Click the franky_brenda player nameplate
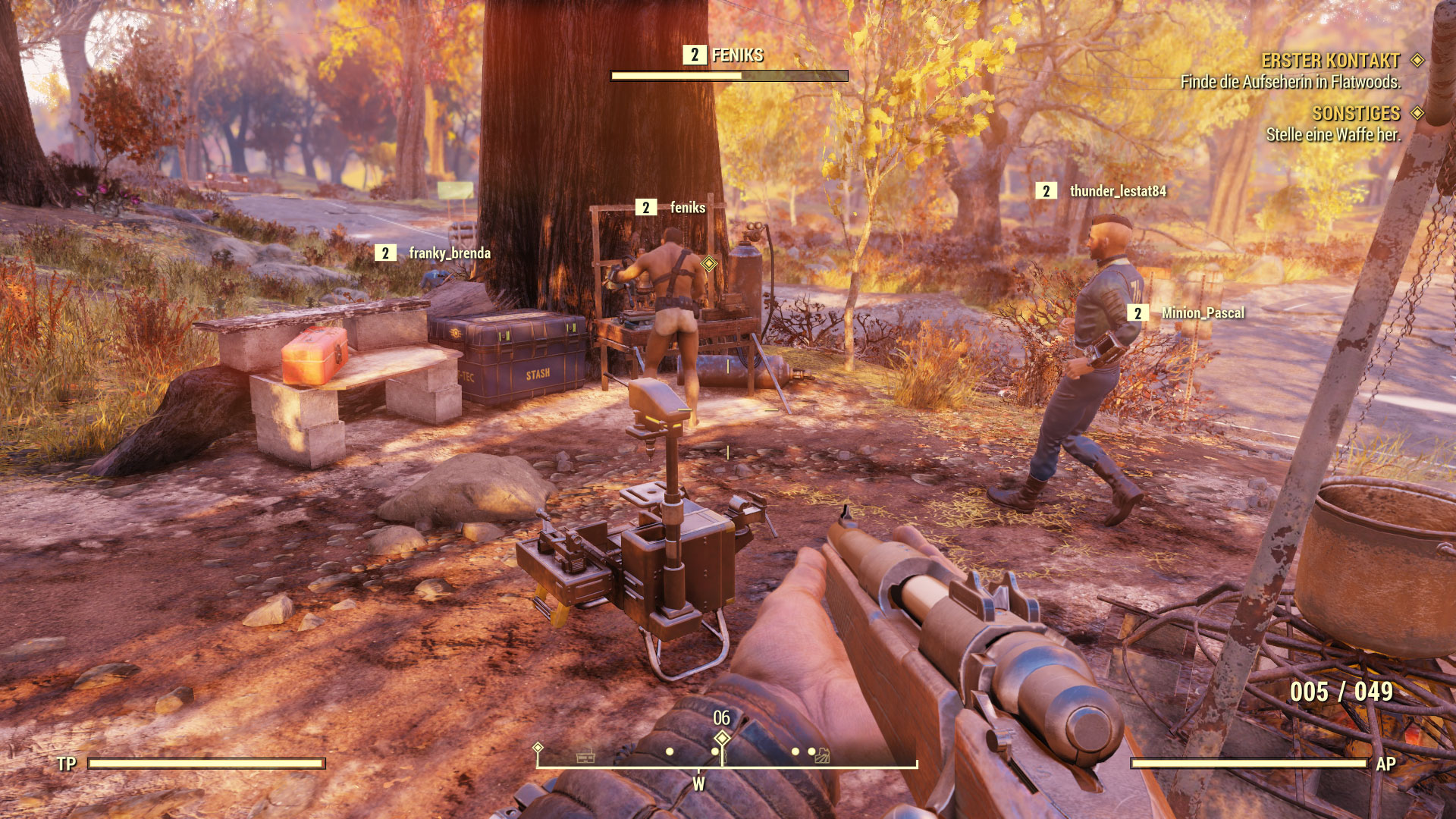 click(449, 253)
